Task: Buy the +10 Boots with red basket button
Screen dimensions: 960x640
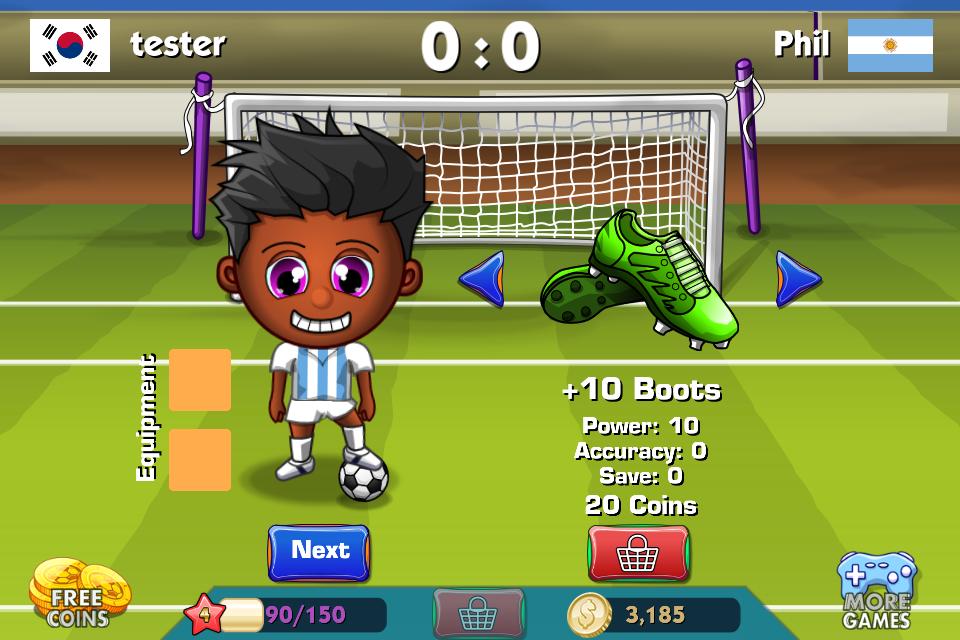Action: pos(638,553)
